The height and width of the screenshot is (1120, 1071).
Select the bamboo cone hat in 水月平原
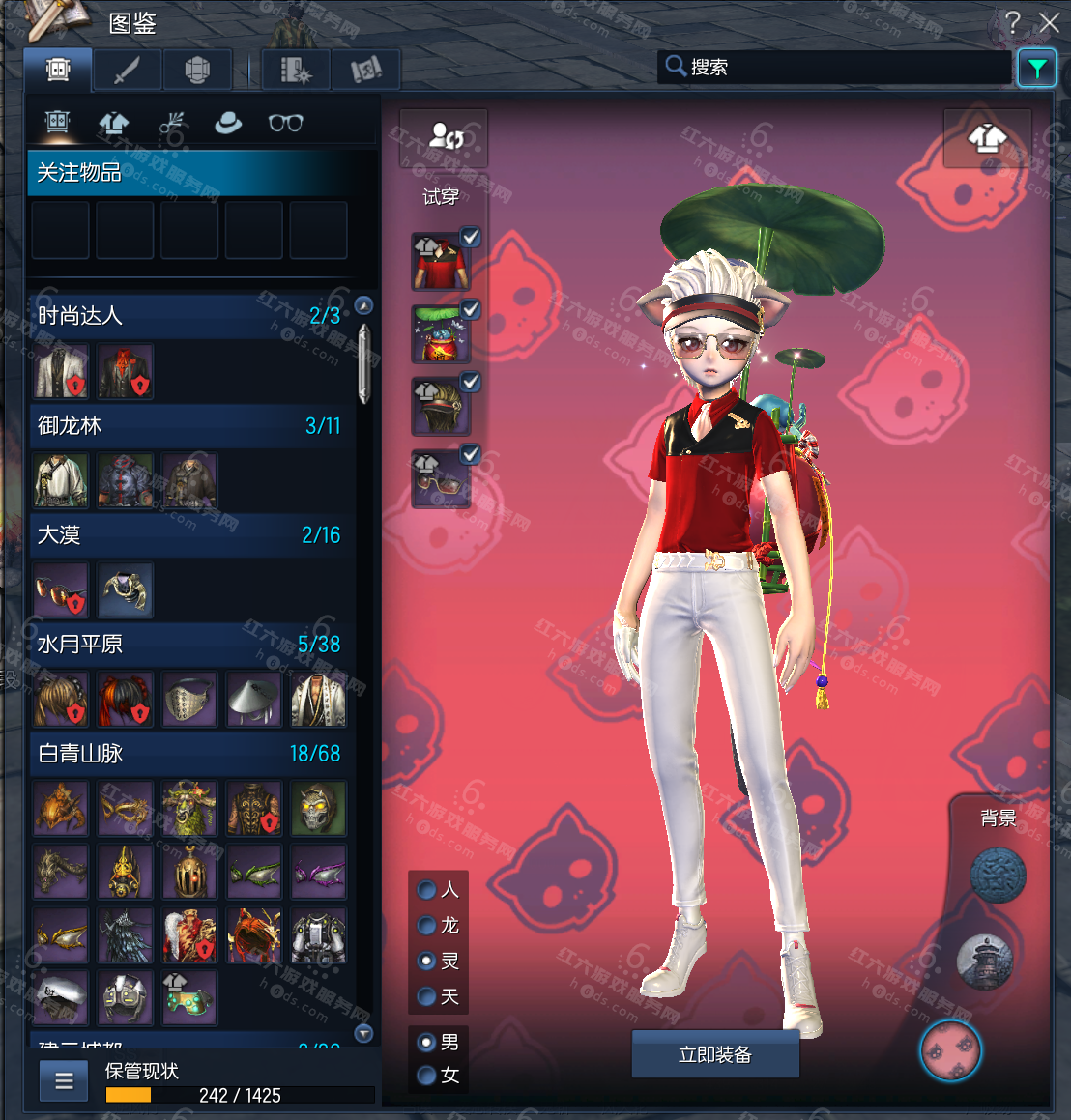coord(254,699)
